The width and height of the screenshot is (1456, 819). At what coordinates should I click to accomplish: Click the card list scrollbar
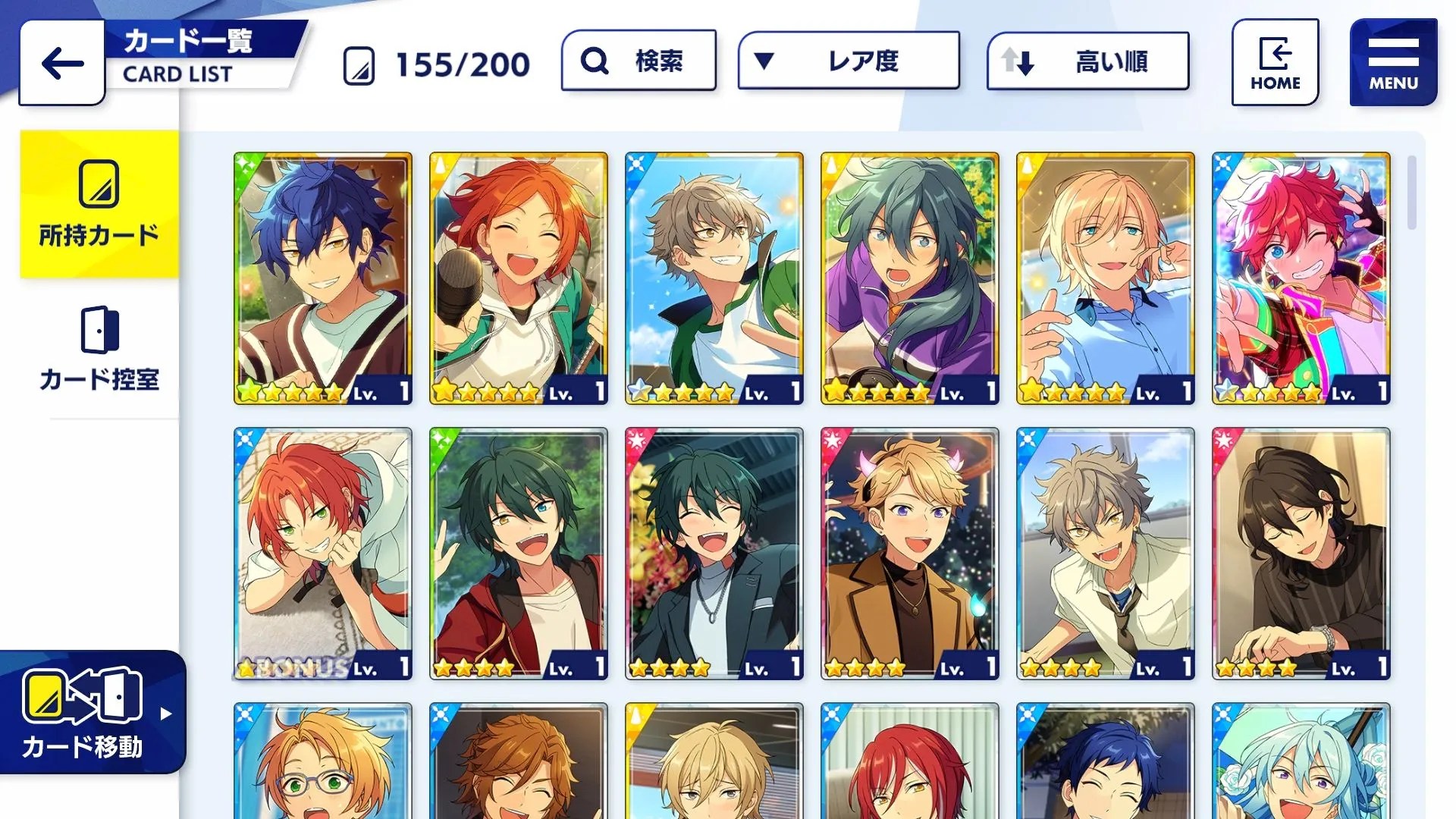click(1411, 193)
